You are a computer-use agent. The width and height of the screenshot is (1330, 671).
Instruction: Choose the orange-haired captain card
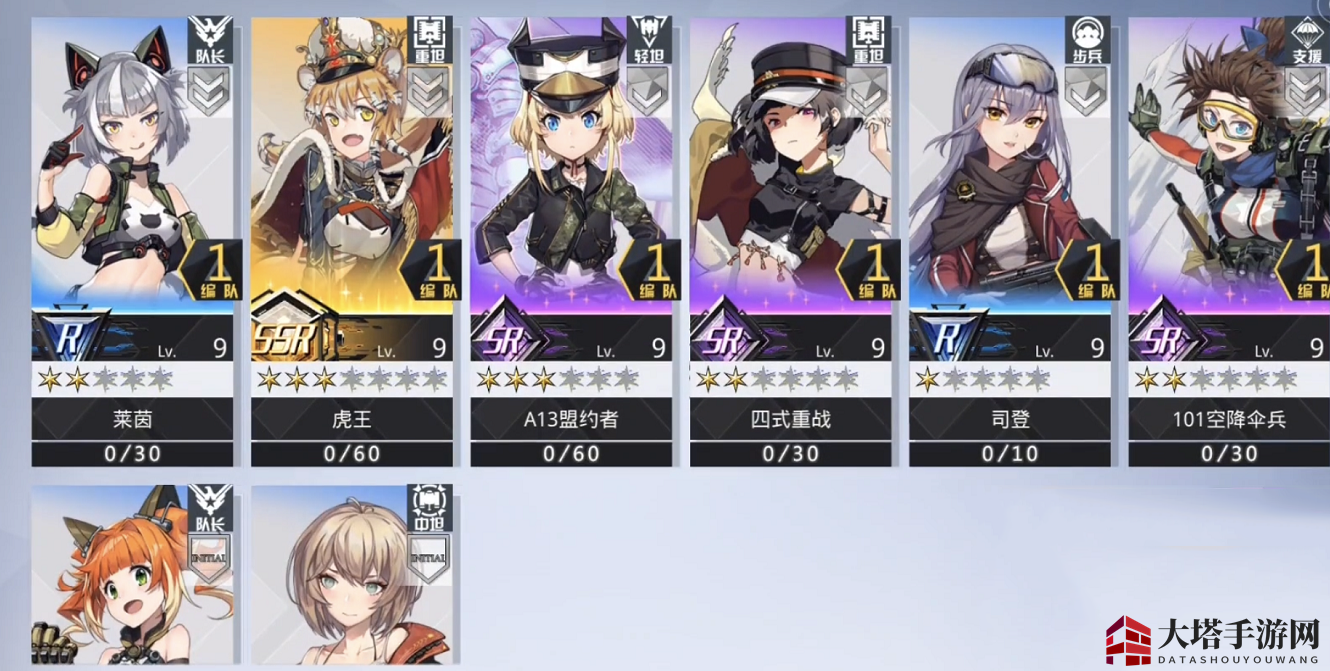[132, 578]
